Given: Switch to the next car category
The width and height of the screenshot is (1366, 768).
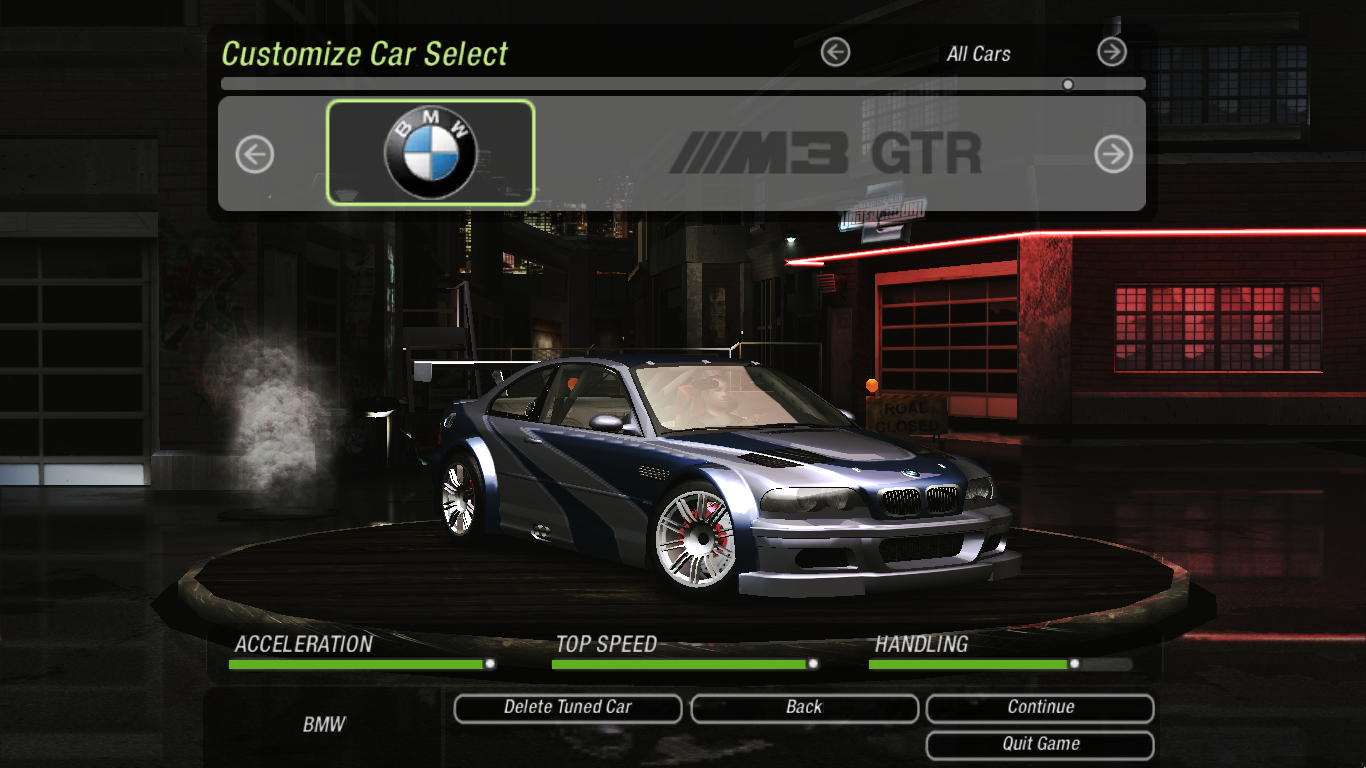Looking at the screenshot, I should 1111,52.
